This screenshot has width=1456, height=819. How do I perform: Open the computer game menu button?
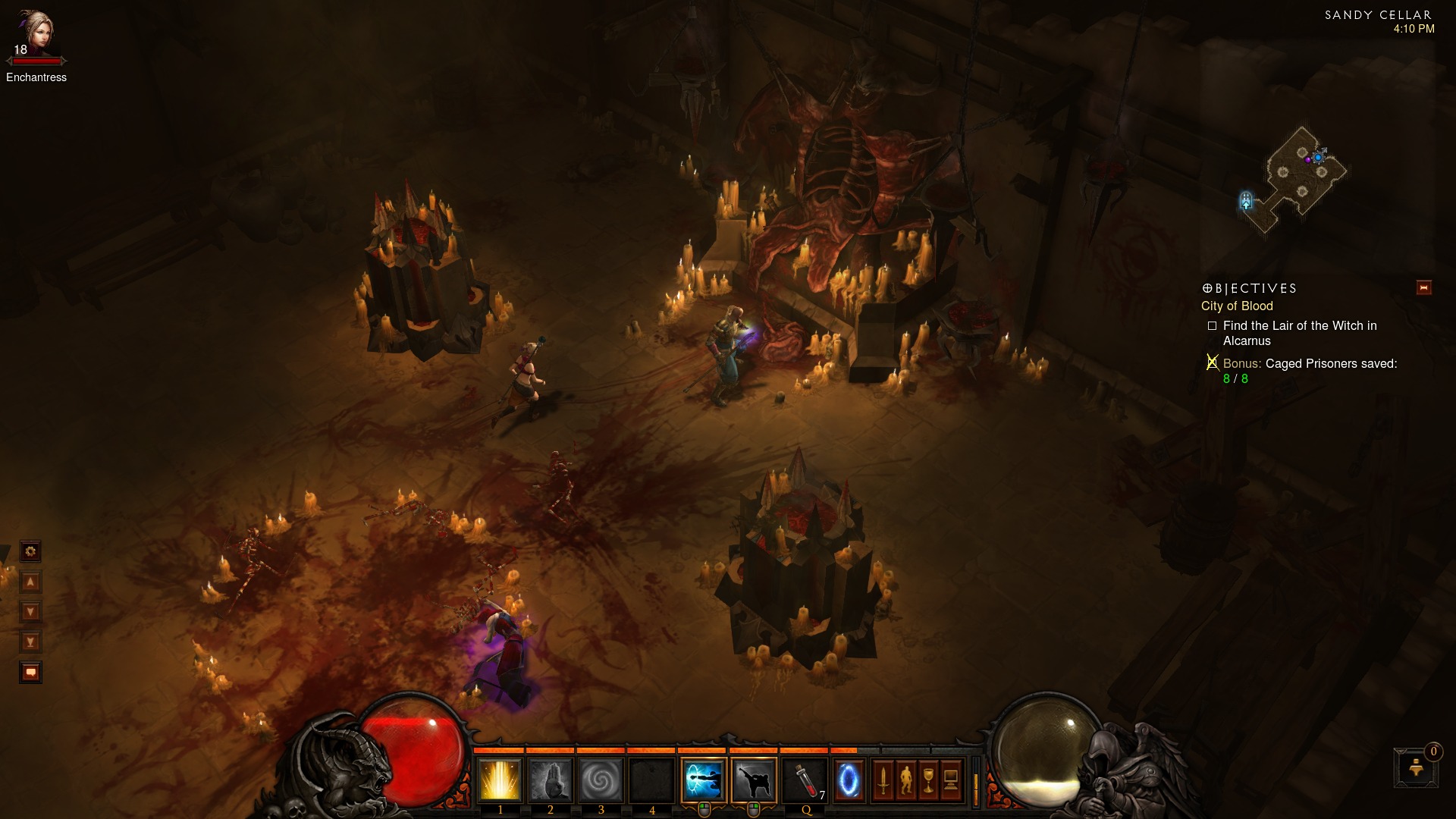click(x=951, y=780)
